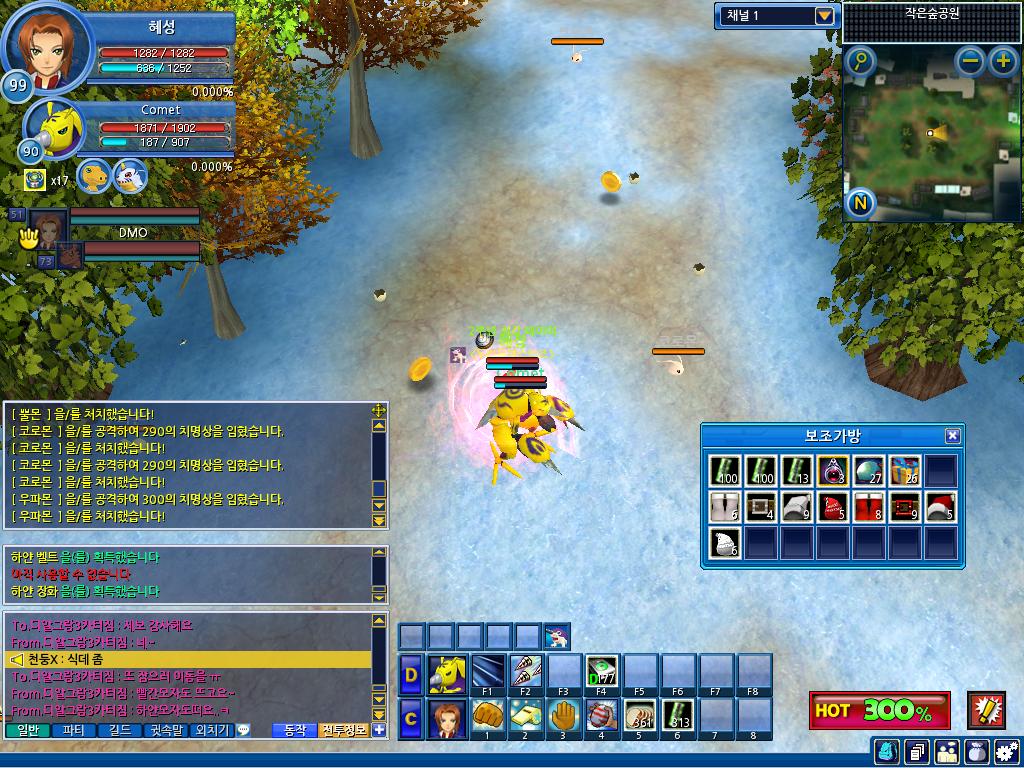Select the gift box item in the bag
This screenshot has width=1024, height=768.
pos(904,471)
